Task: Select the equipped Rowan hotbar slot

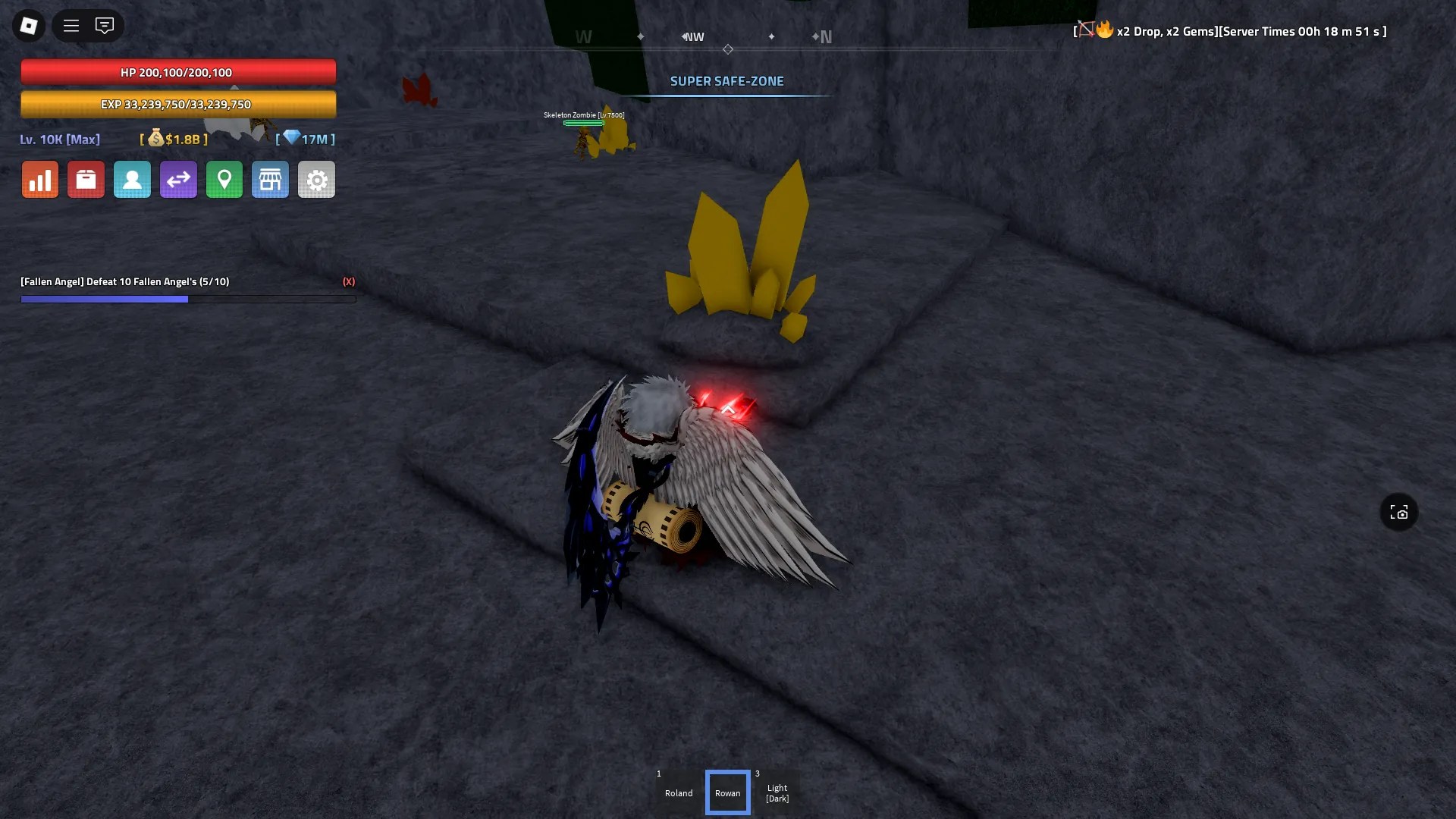Action: (727, 792)
